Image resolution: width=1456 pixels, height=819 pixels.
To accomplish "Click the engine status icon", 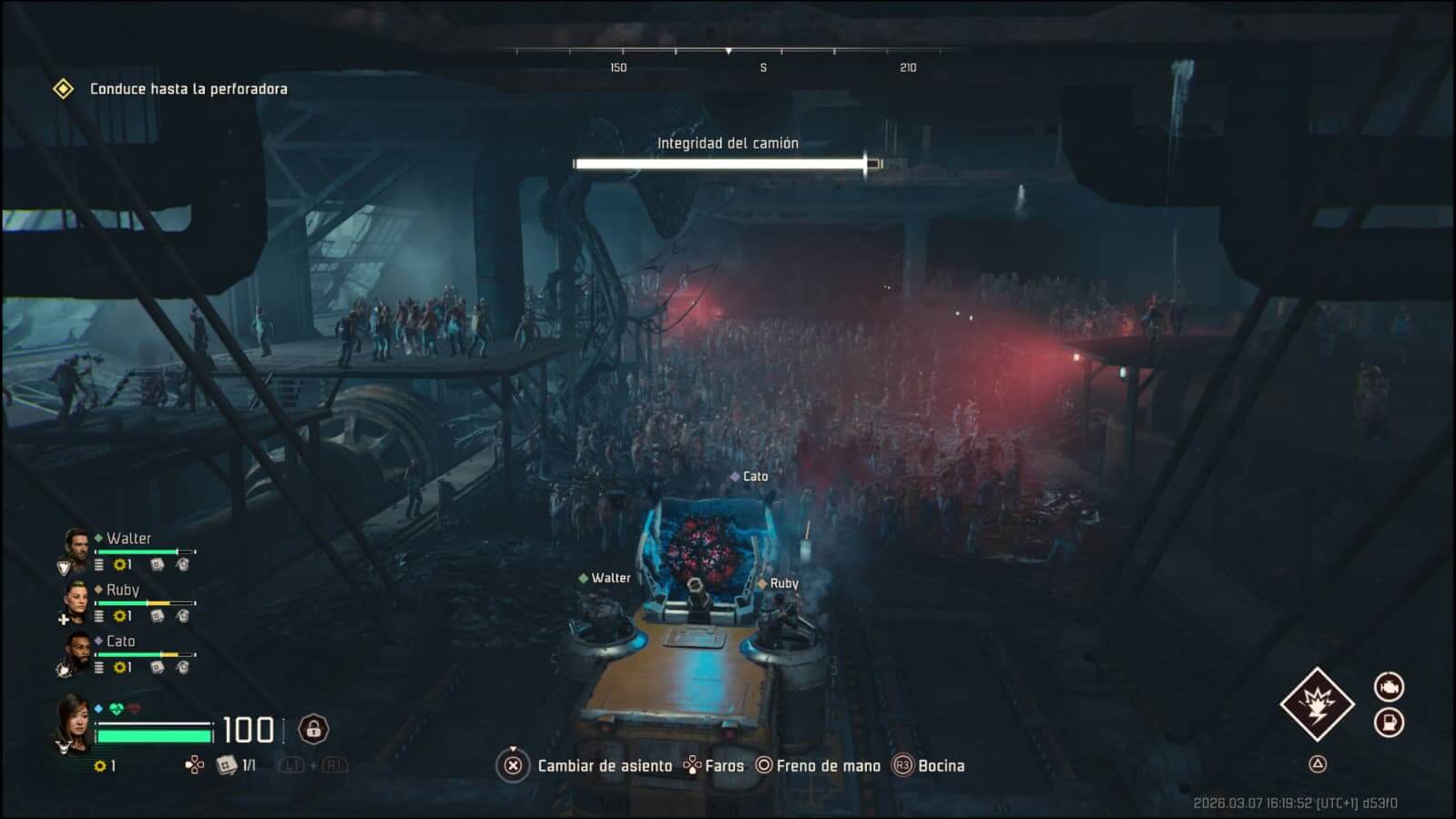I will 1389,686.
